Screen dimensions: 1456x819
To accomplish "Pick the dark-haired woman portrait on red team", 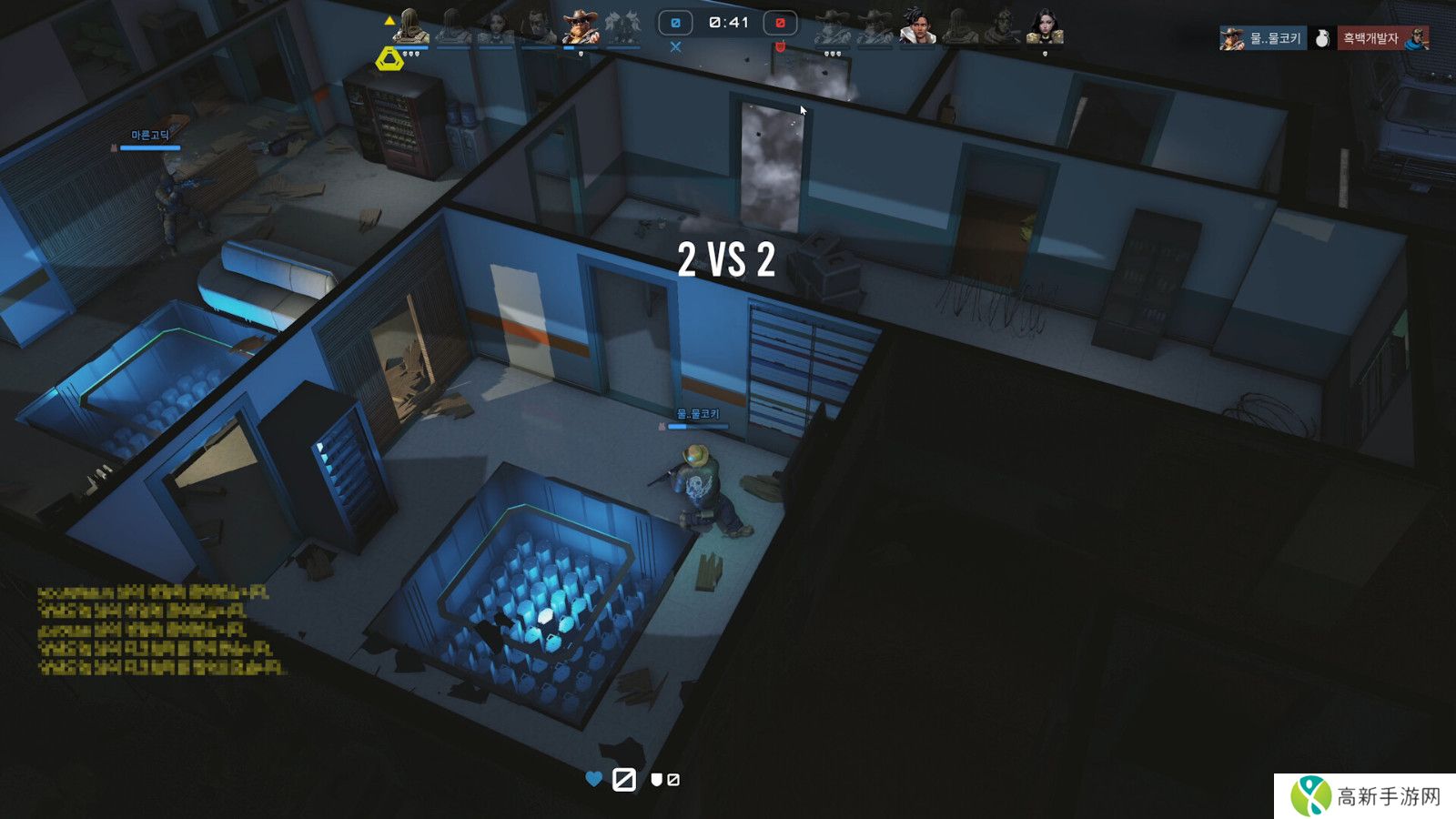I will point(1044,26).
